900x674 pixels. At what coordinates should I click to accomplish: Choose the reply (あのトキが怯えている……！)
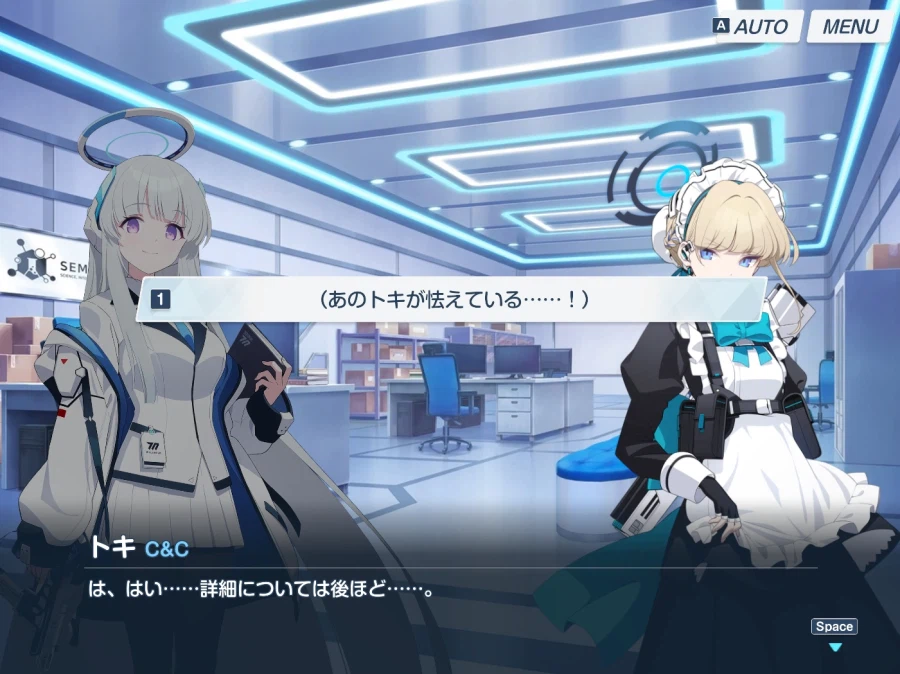pos(451,299)
